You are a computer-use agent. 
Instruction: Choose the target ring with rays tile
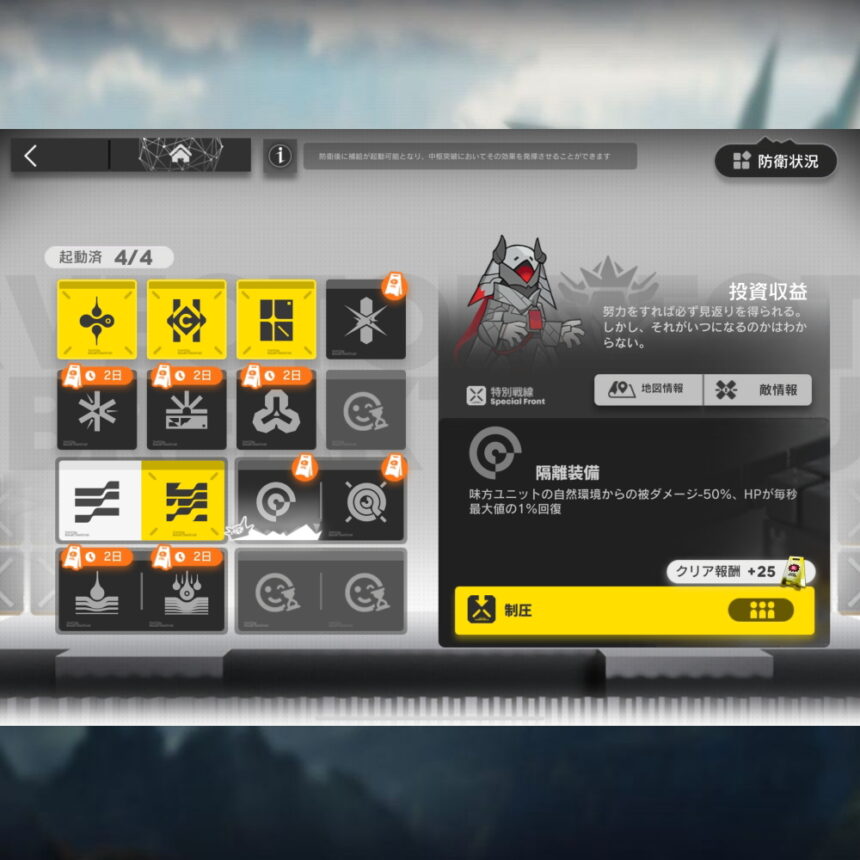[x=364, y=501]
